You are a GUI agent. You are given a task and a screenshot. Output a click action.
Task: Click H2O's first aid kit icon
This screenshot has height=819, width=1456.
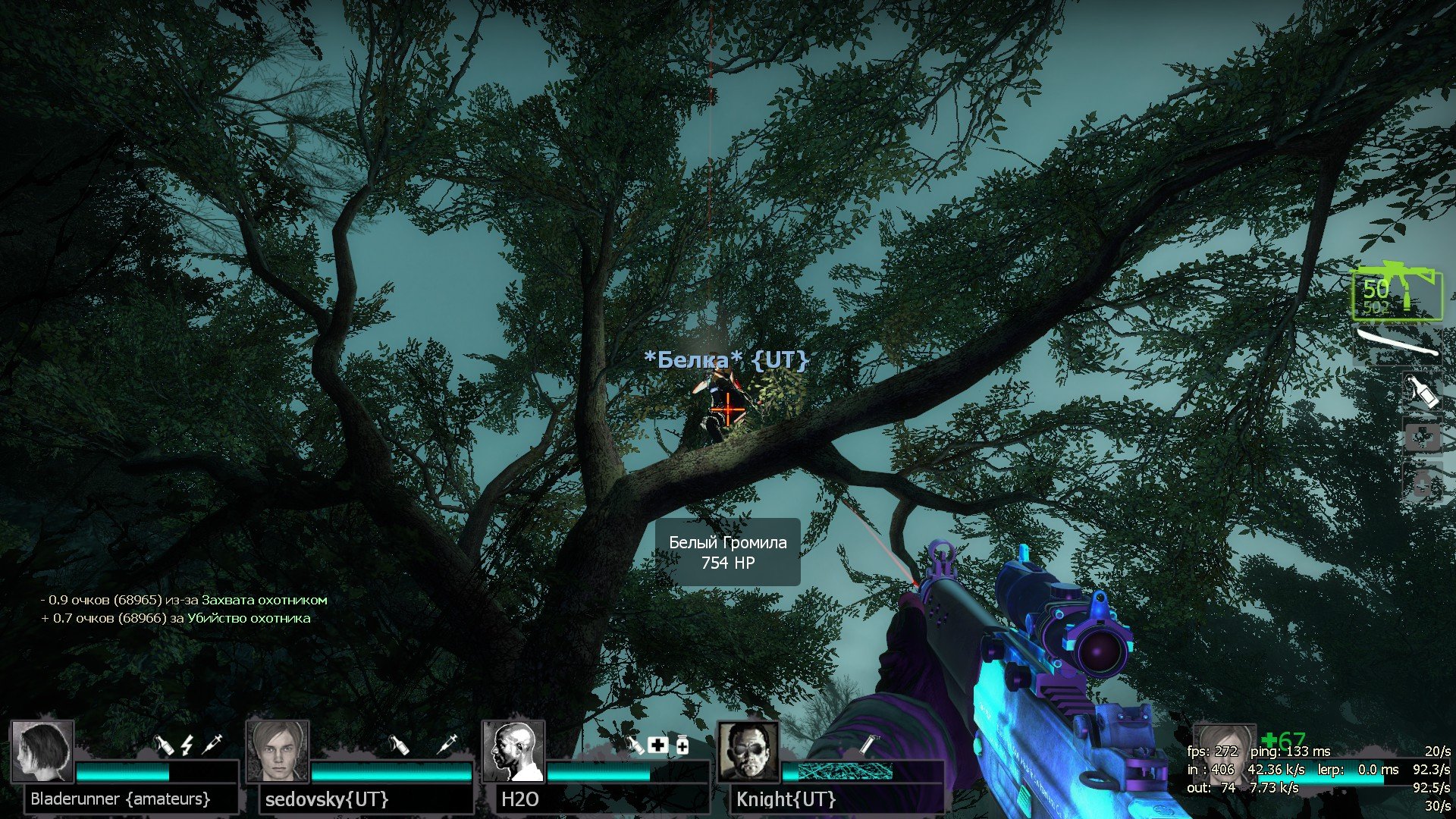pos(657,745)
